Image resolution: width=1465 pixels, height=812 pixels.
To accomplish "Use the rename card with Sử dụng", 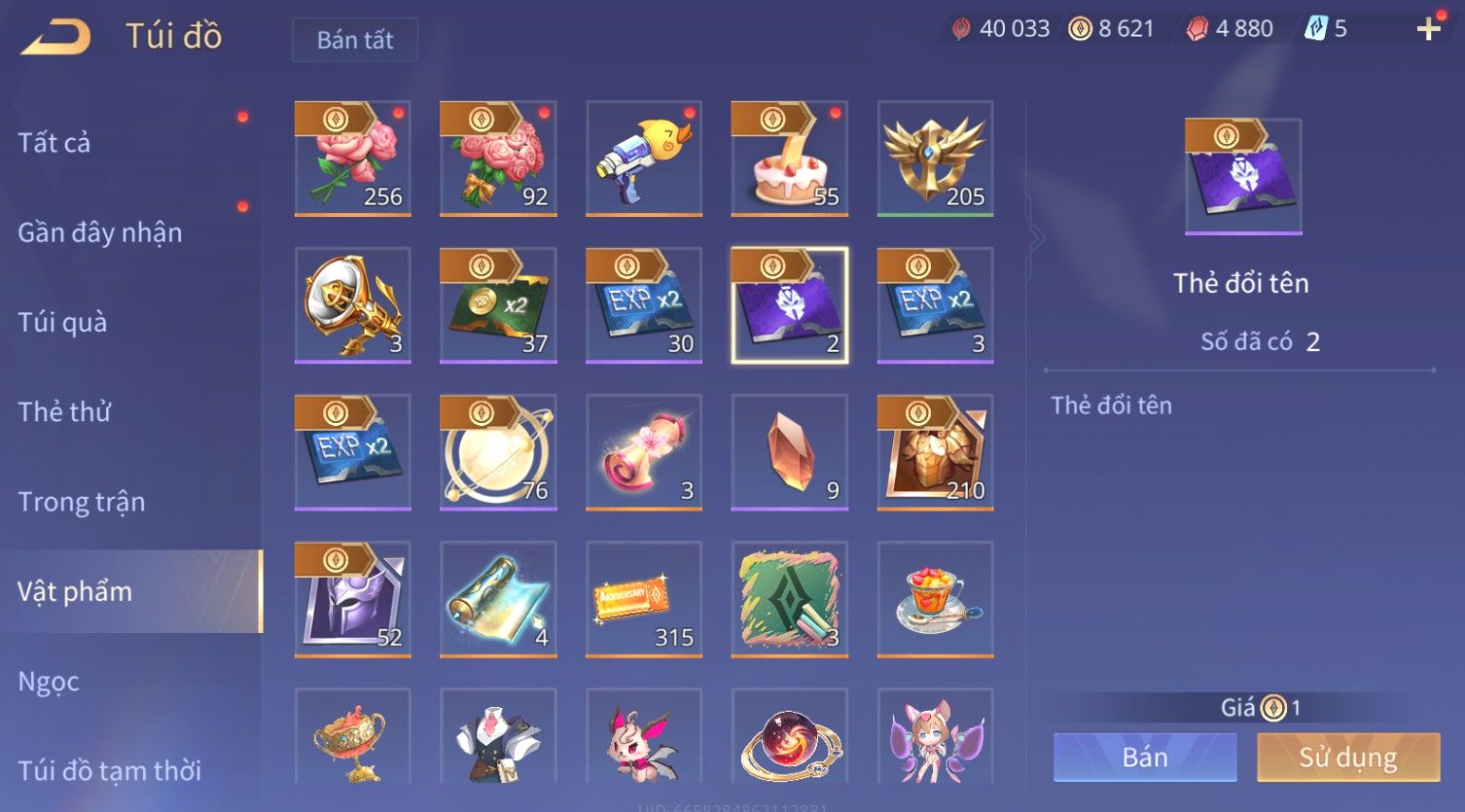I will click(x=1348, y=758).
